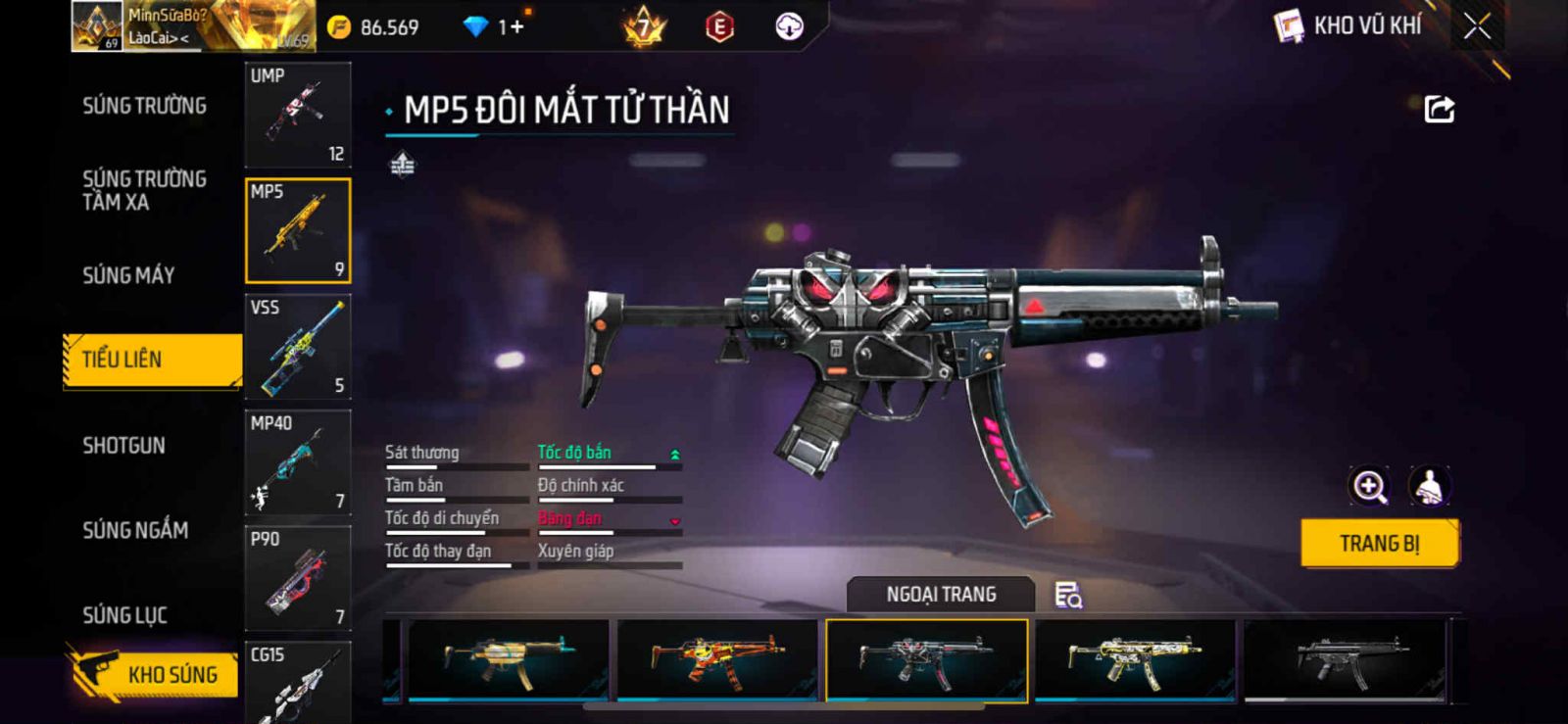Select the UMP weapon tile
Screen dimensions: 1568x724
(x=298, y=115)
